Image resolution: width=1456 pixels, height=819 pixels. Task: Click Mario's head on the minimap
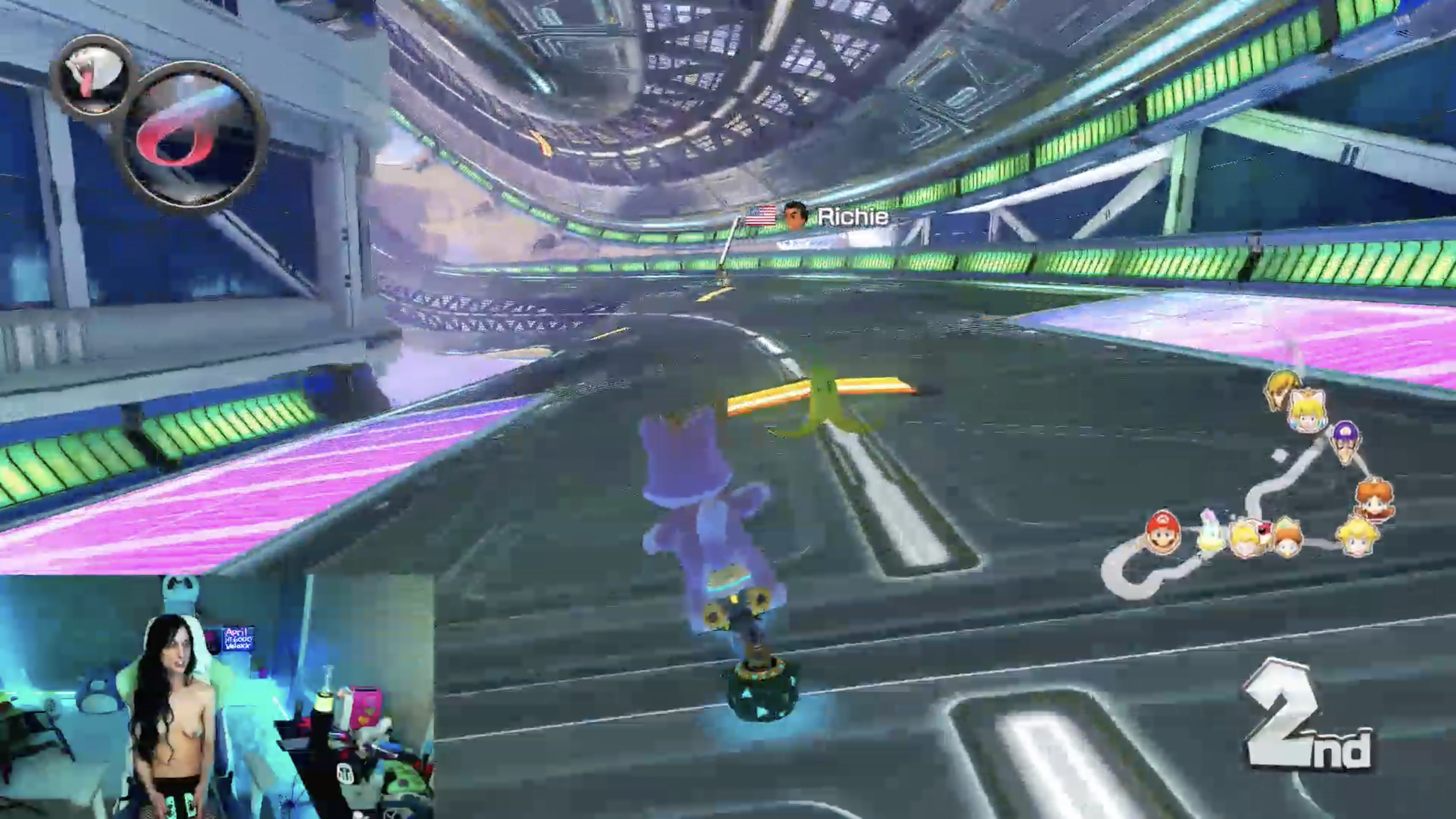tap(1162, 532)
